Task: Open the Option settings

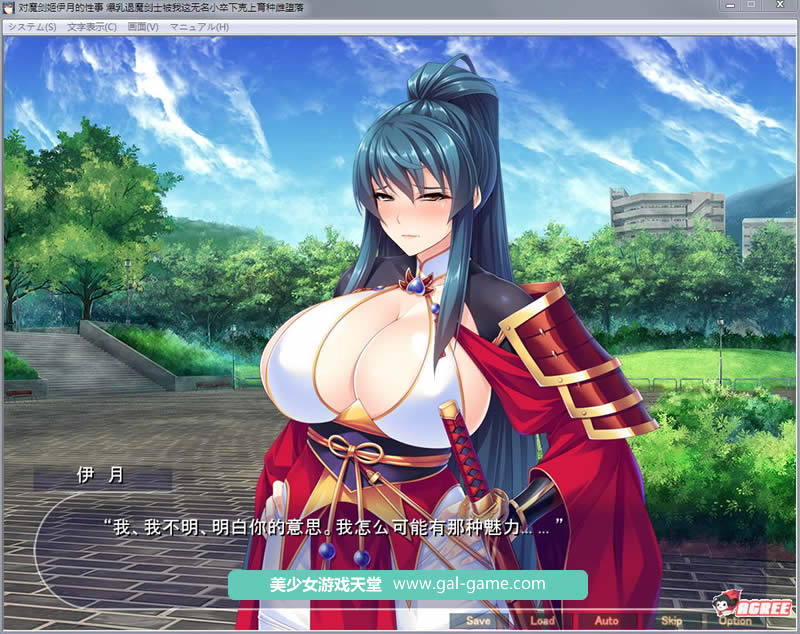Action: tap(735, 621)
